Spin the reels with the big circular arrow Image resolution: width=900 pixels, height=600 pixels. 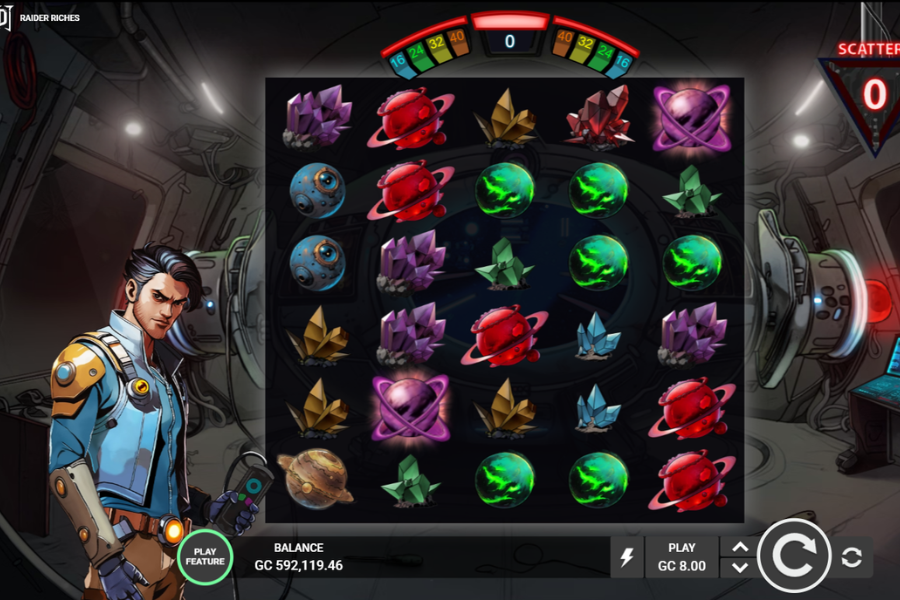[x=794, y=557]
